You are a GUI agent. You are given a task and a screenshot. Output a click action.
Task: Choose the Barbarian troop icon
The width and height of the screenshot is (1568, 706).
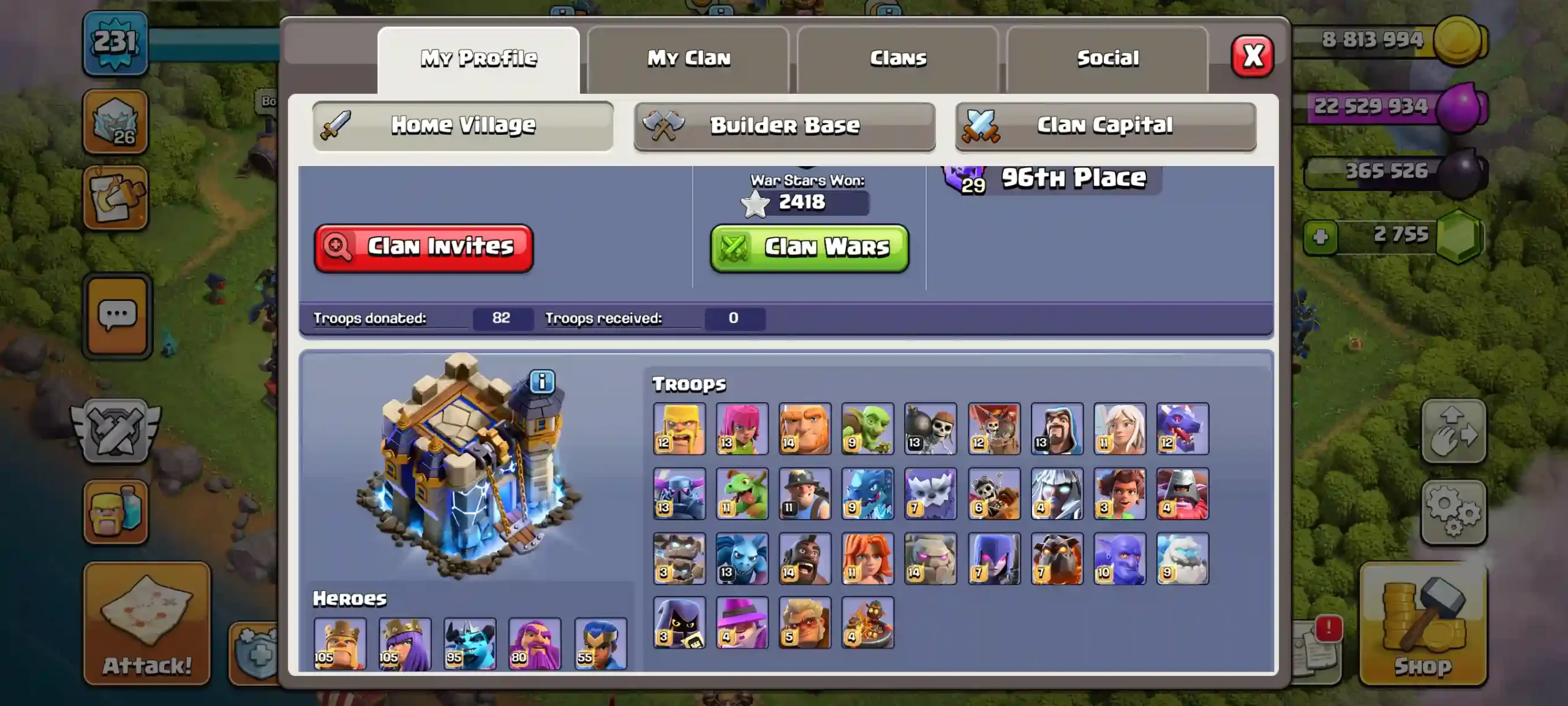[x=679, y=428]
